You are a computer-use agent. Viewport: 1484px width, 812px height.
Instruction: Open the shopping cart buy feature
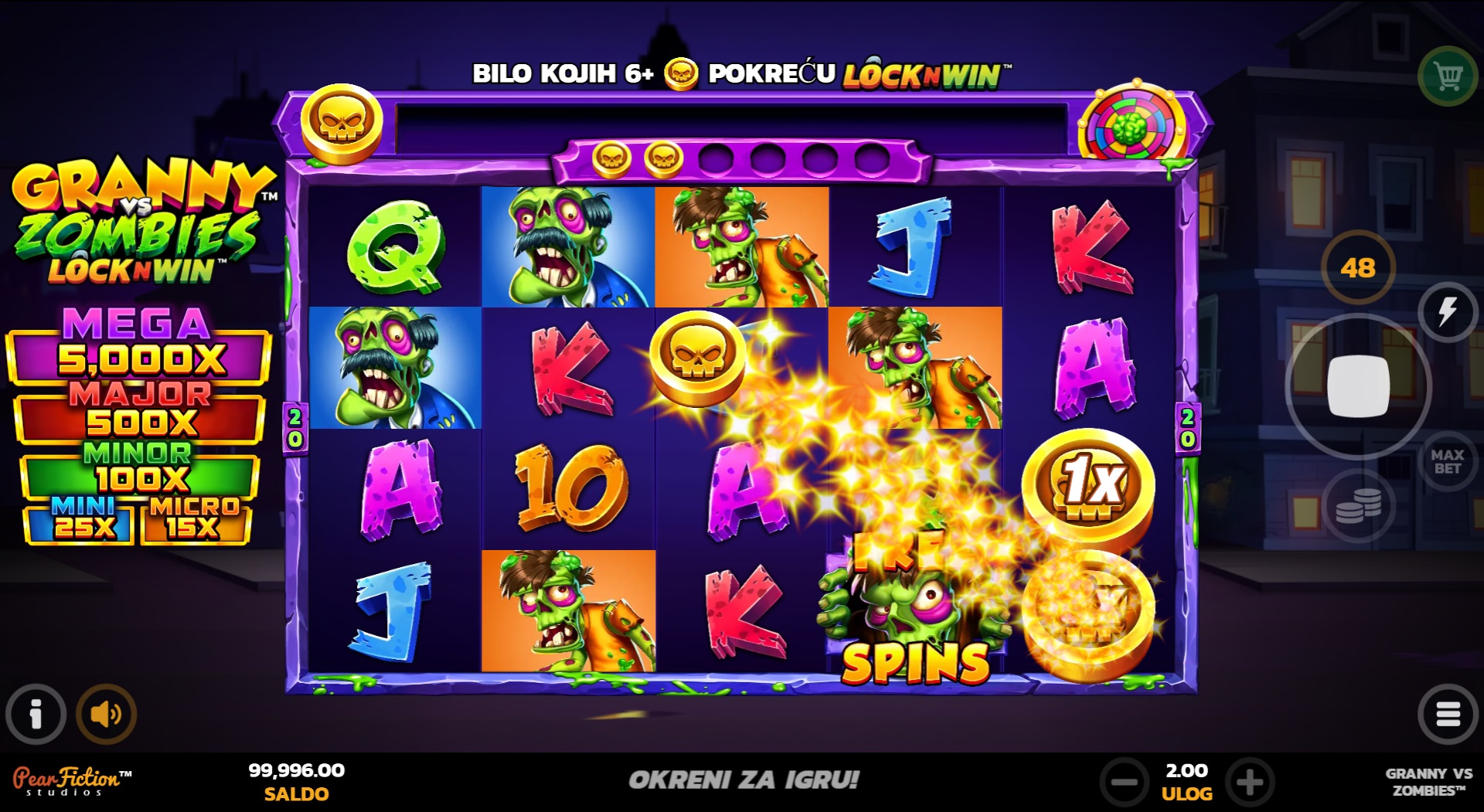[x=1448, y=76]
